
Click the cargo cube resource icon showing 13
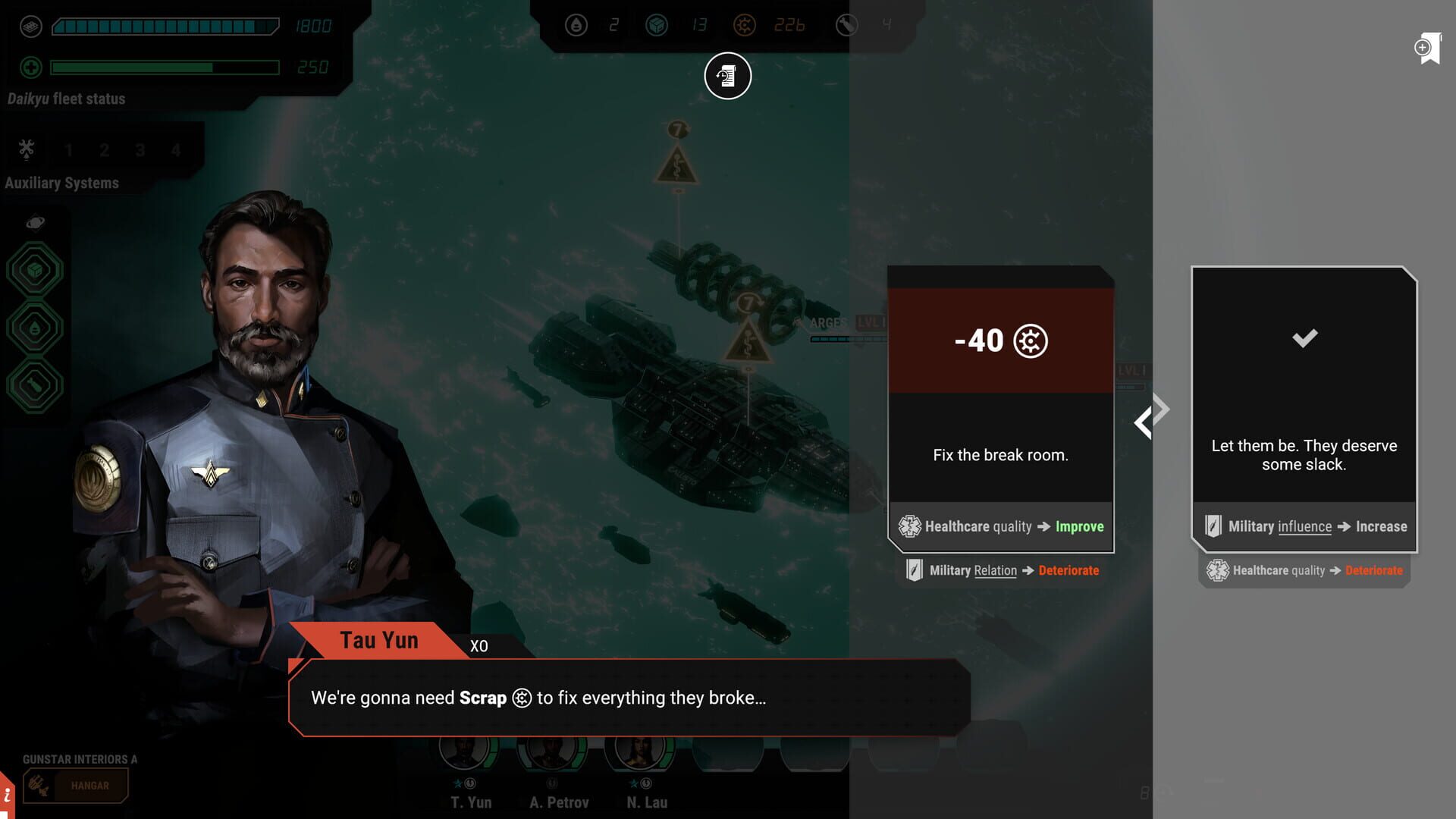click(658, 25)
